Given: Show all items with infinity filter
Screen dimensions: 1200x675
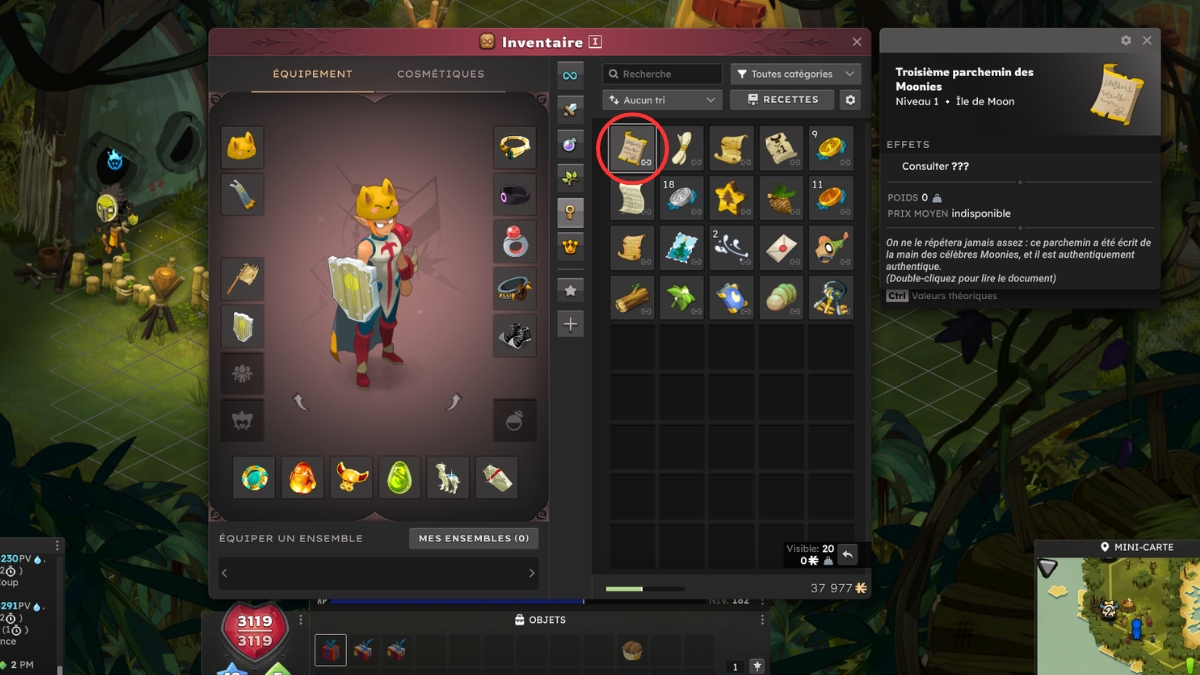Looking at the screenshot, I should (x=570, y=75).
